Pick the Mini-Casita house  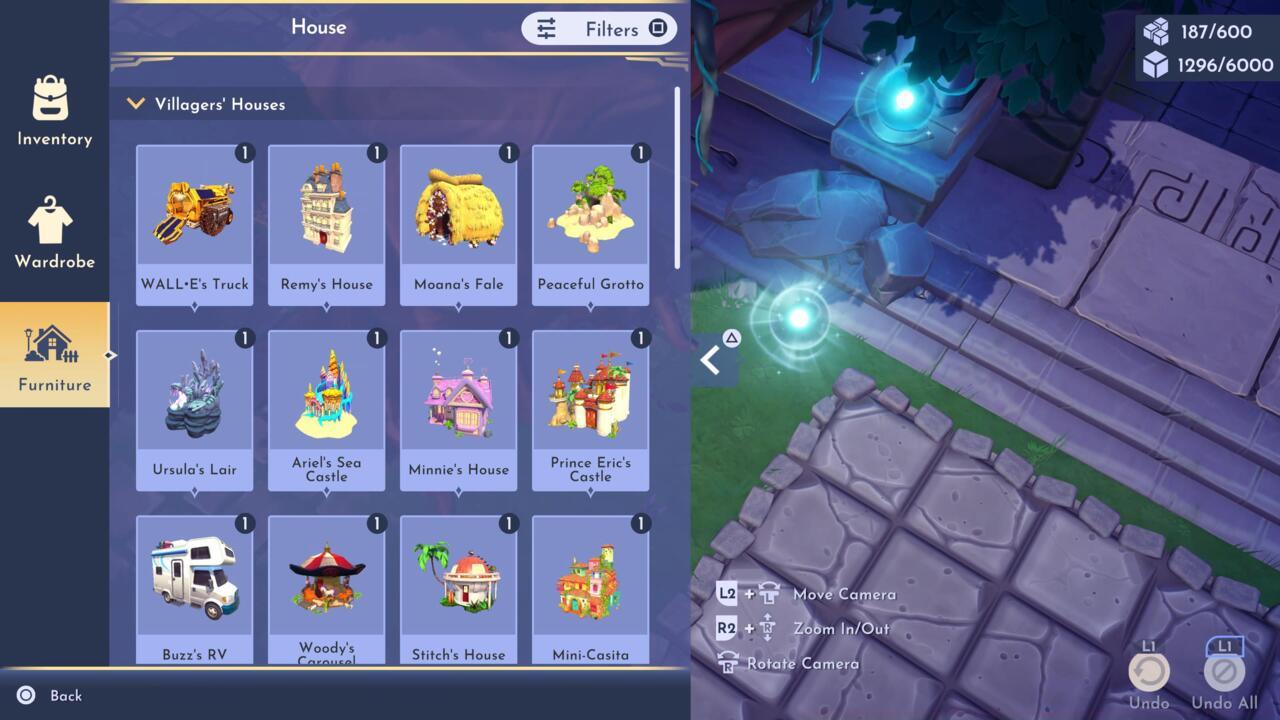[591, 590]
